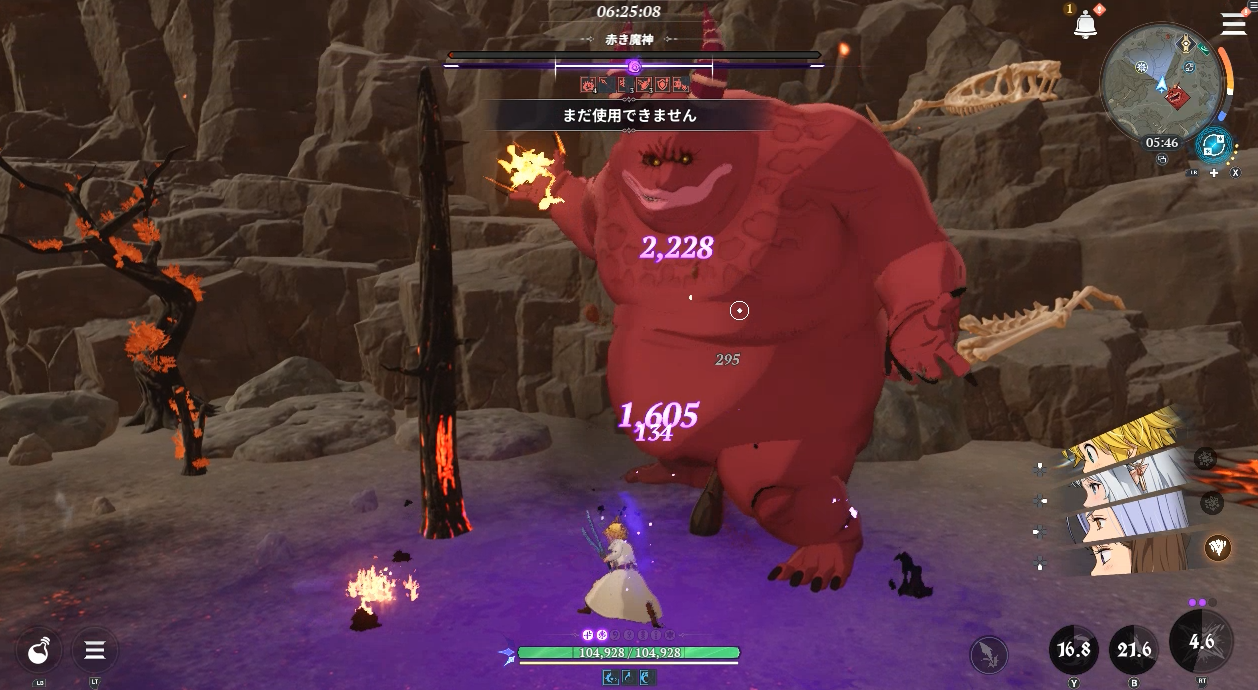Trigger the skill with 21.6 cooldown
This screenshot has width=1258, height=690.
coord(1134,650)
